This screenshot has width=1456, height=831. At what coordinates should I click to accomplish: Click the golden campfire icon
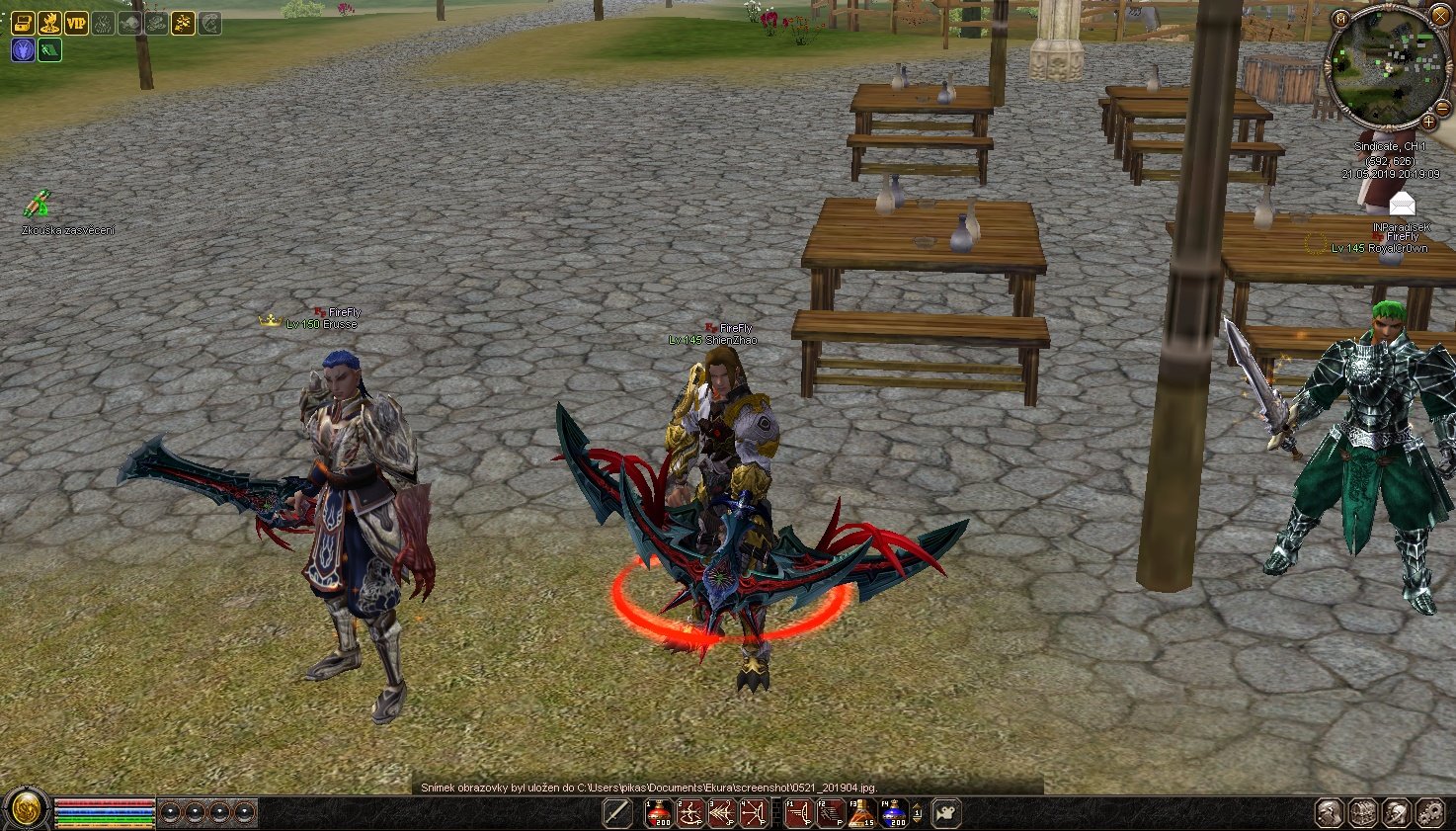pos(49,23)
